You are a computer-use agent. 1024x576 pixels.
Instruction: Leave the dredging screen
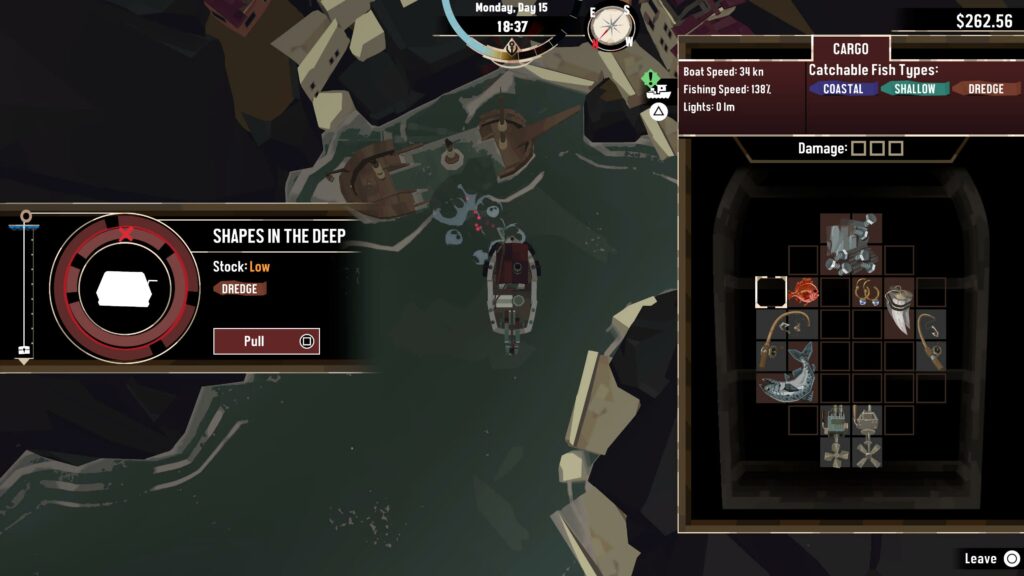(990, 558)
